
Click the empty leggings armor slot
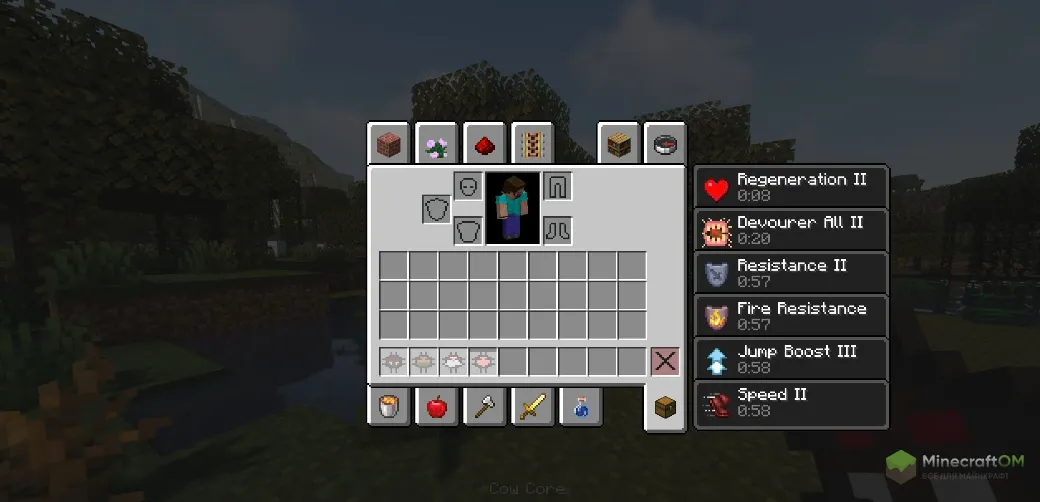[557, 186]
